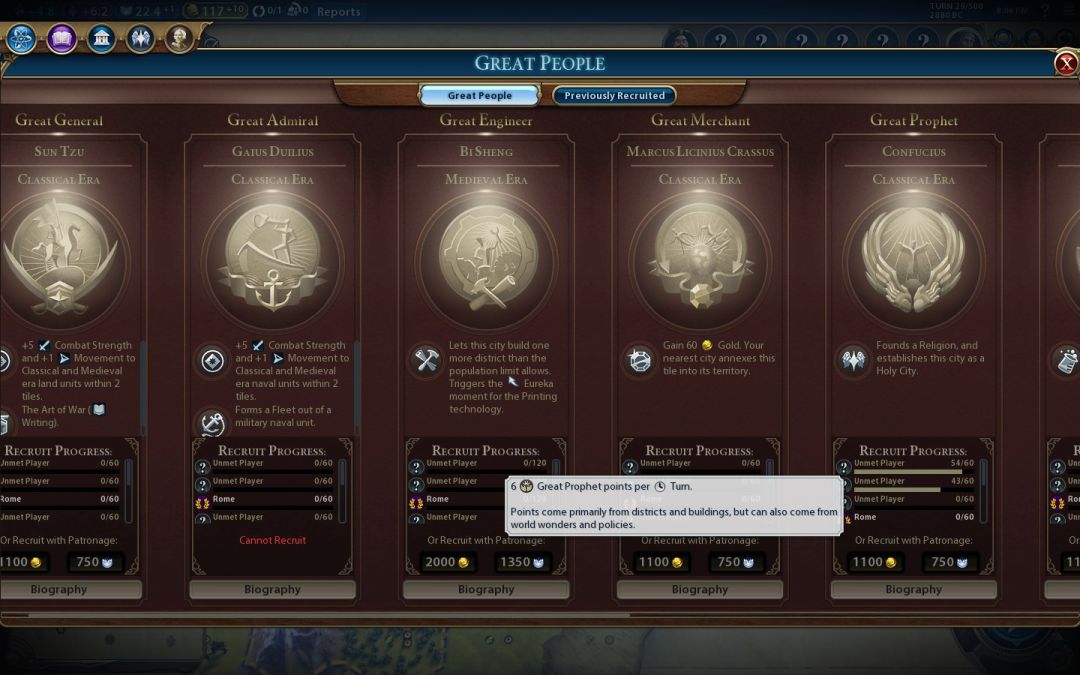This screenshot has width=1080, height=675.
Task: Open the technology tree atom icon
Action: (x=22, y=39)
